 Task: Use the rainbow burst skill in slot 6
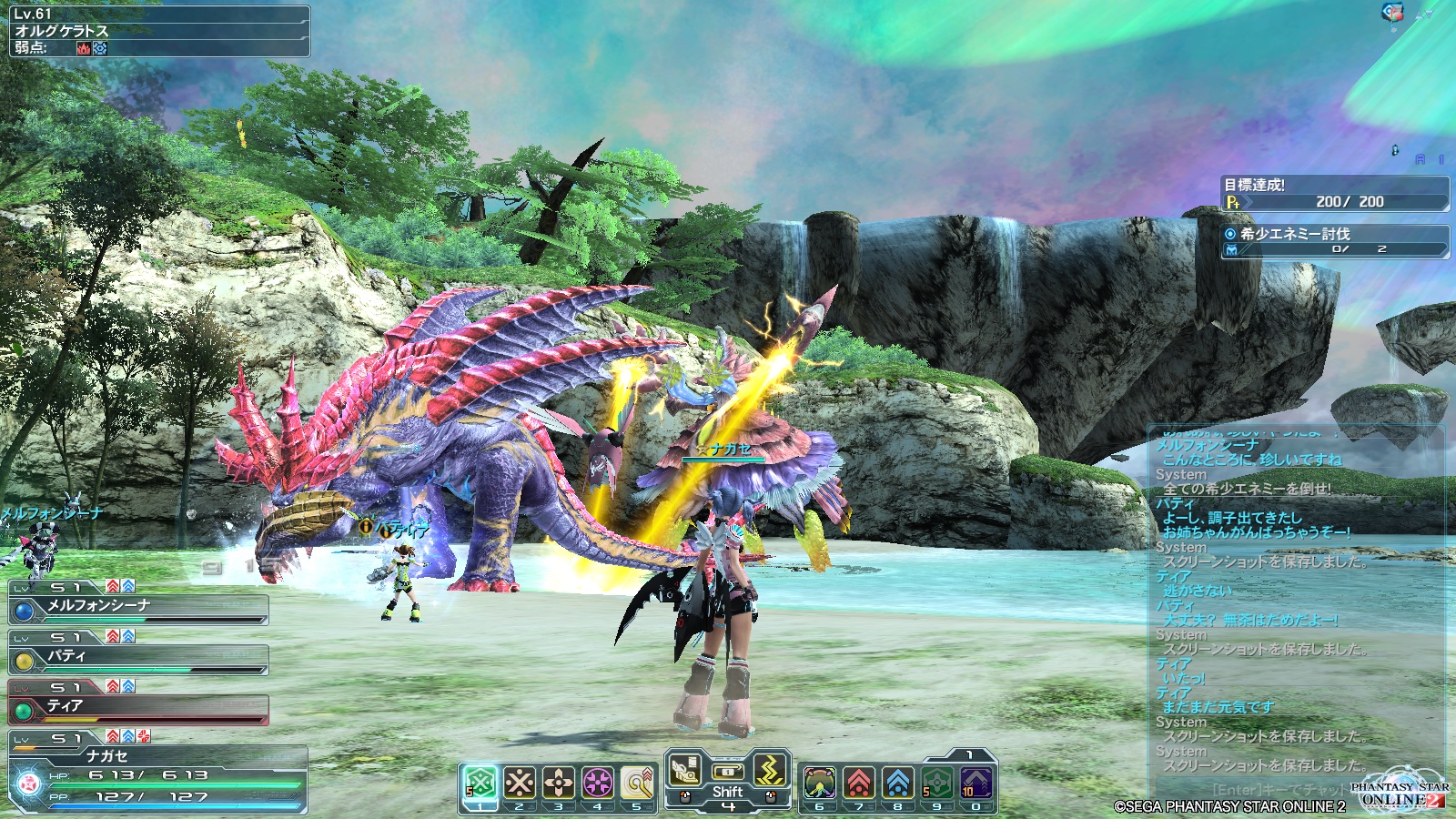(x=819, y=783)
